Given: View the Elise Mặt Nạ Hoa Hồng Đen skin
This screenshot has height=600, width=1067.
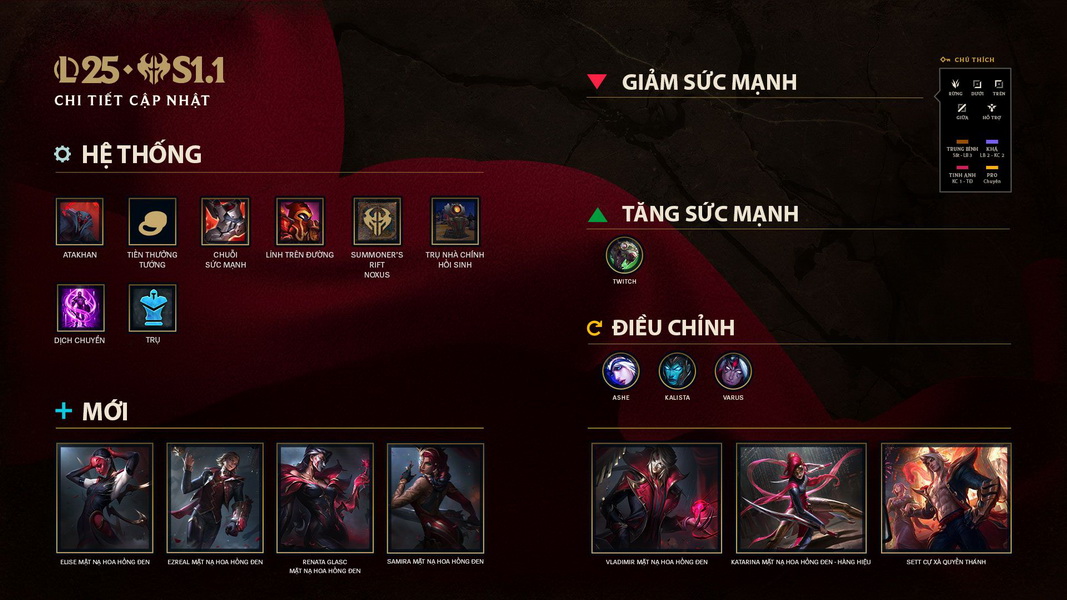Looking at the screenshot, I should 105,498.
